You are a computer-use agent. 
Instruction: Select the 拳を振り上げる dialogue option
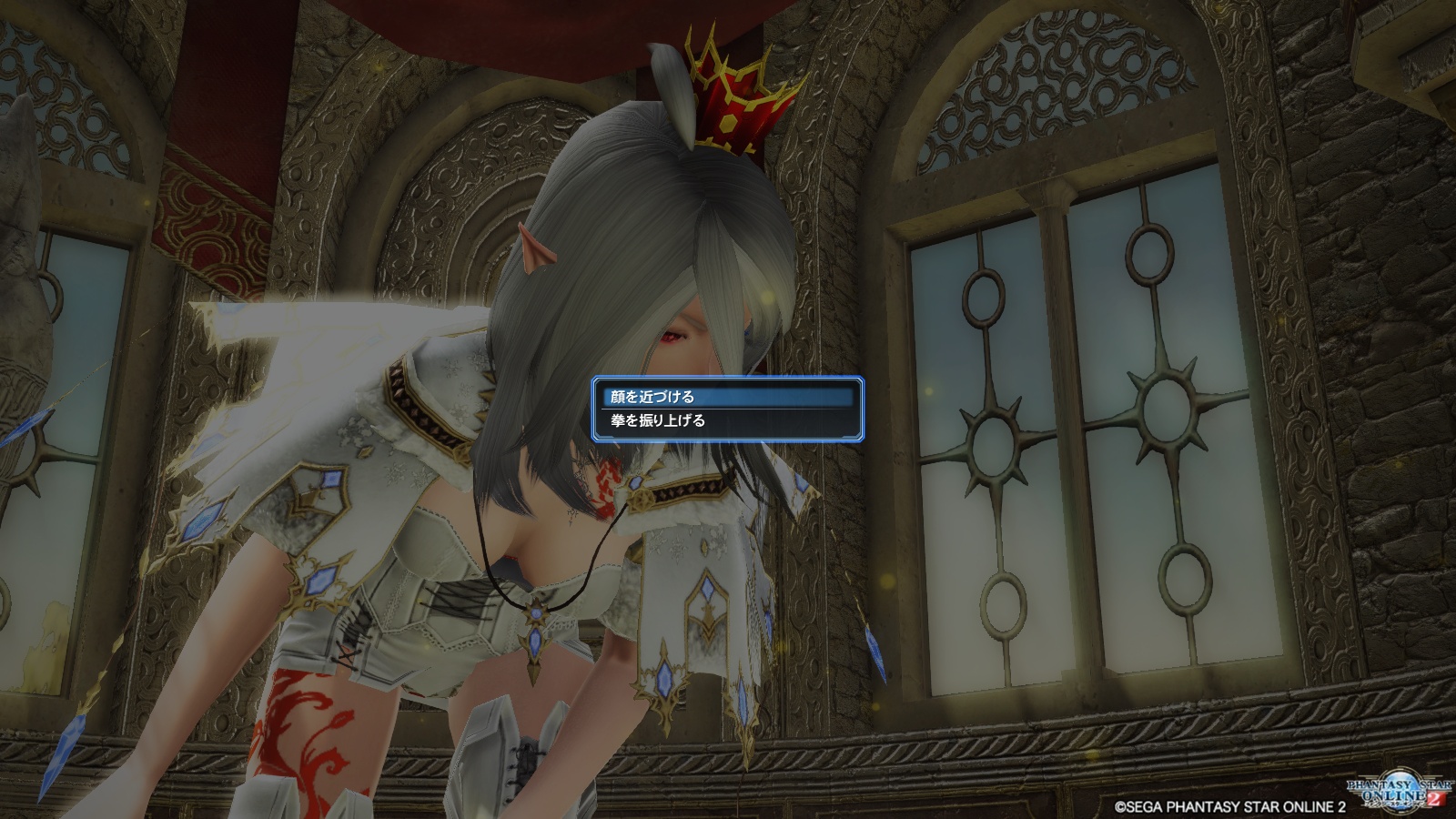point(726,421)
